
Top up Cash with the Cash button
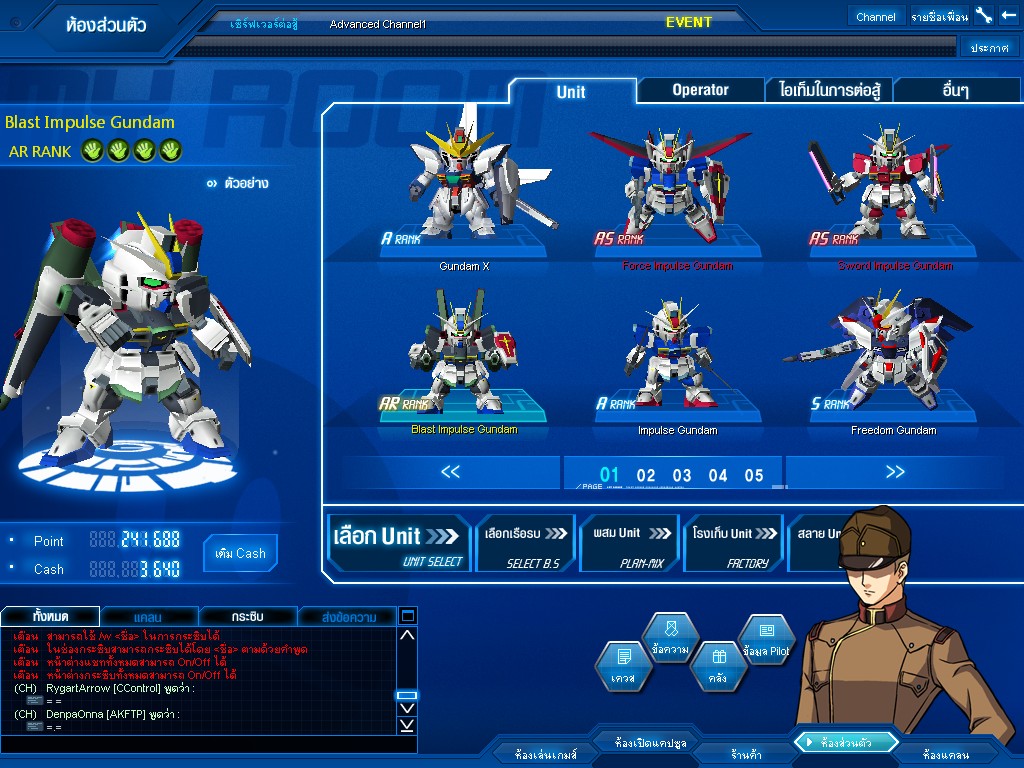240,553
